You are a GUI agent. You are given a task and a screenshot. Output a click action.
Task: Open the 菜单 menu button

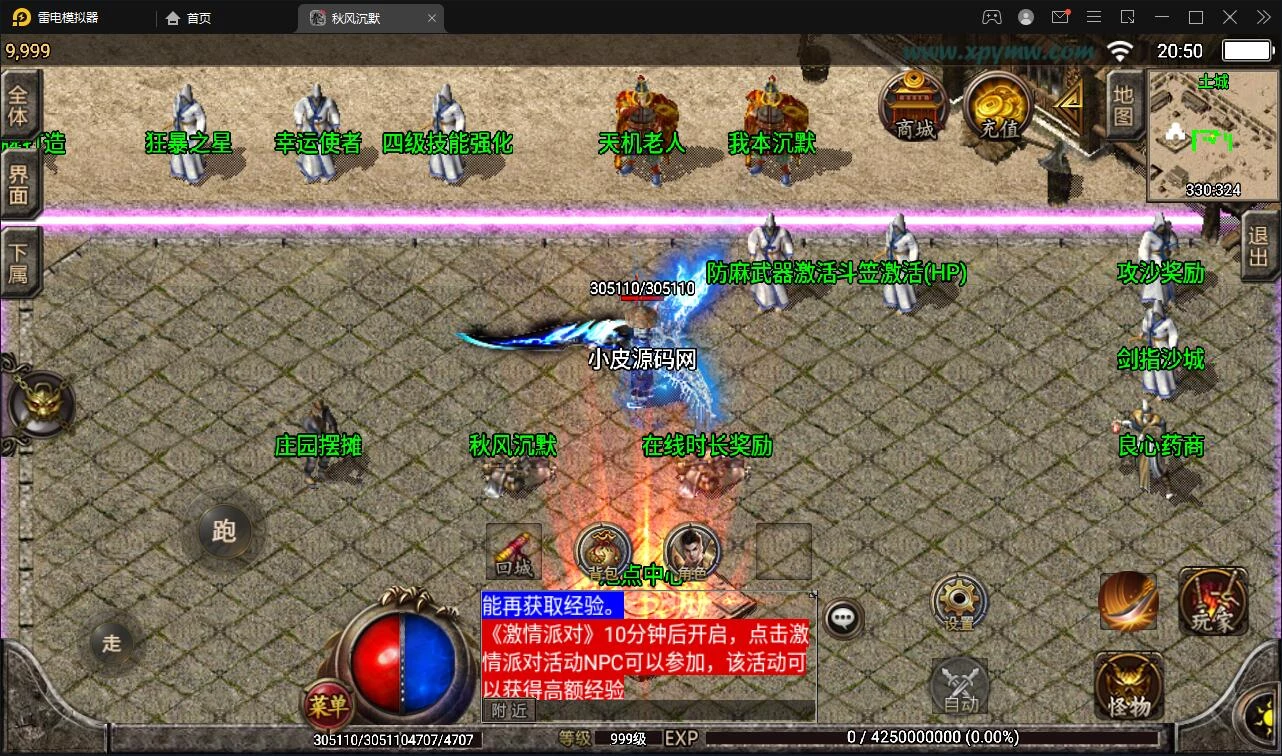coord(328,706)
